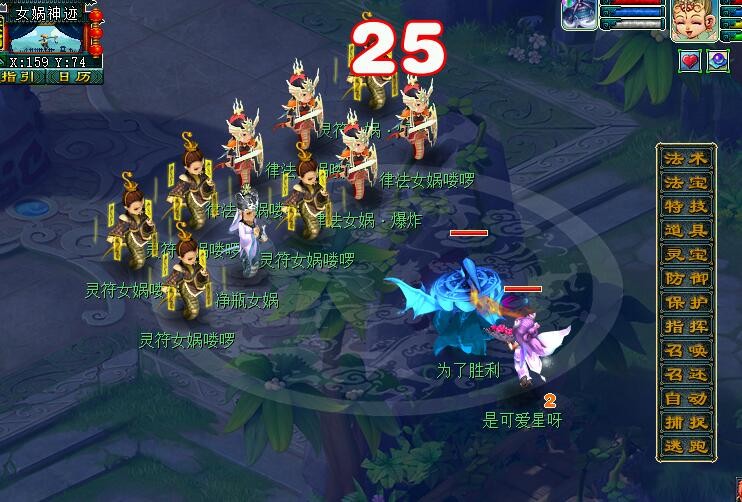Toggle 自动 auto battle
Screen dimensions: 742x502
pos(686,399)
